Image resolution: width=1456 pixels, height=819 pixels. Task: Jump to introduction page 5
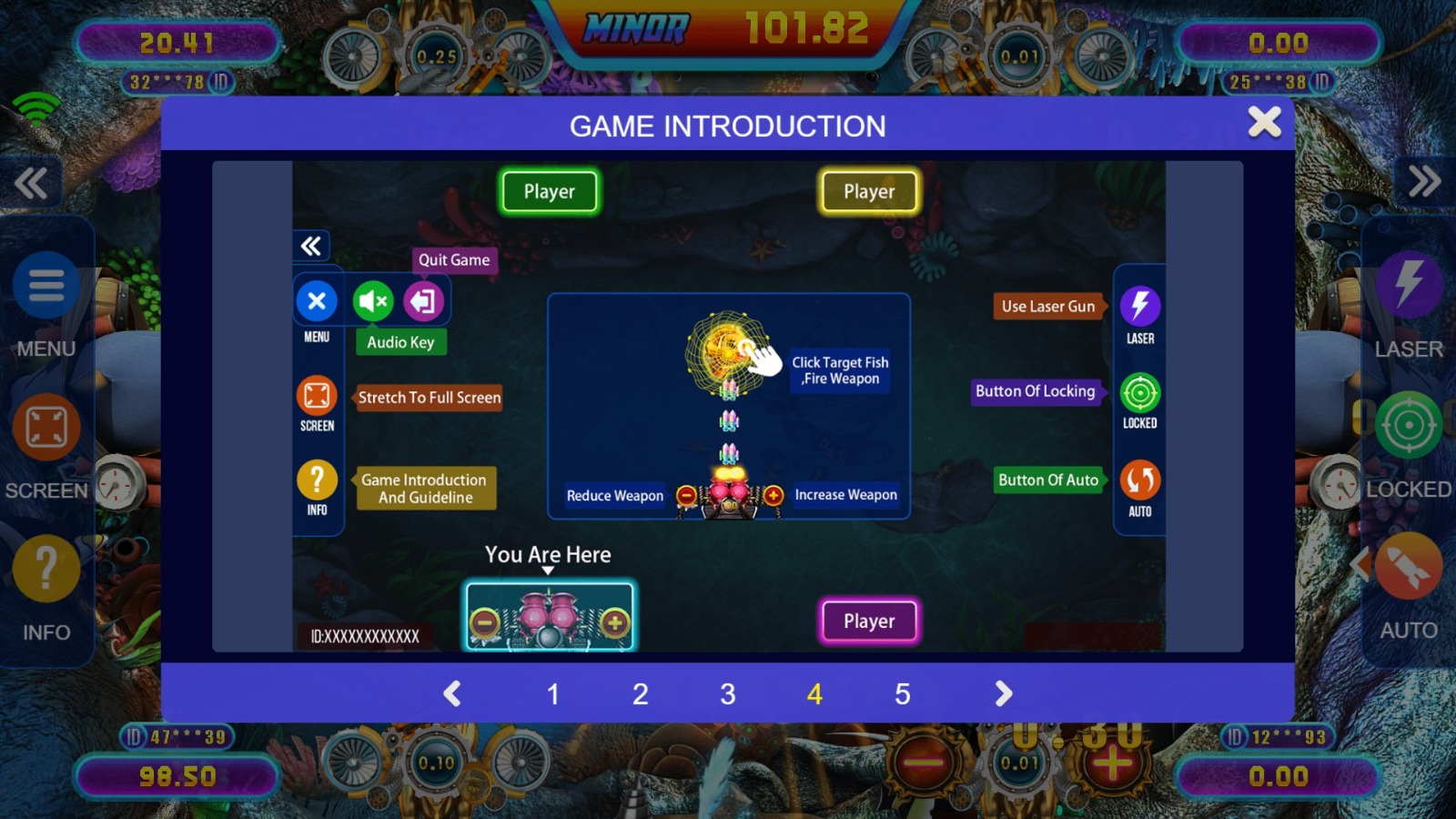pyautogui.click(x=902, y=694)
